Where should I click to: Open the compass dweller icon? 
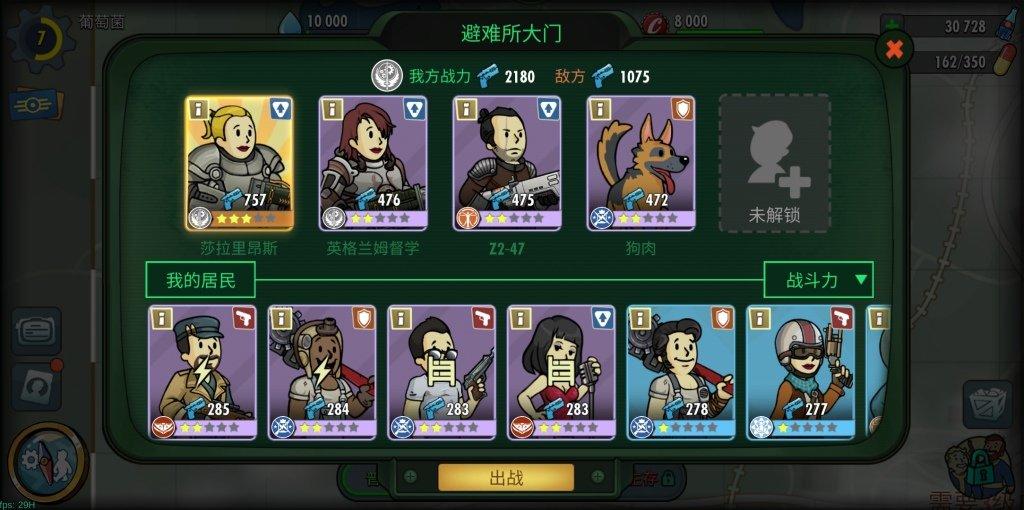pyautogui.click(x=46, y=461)
